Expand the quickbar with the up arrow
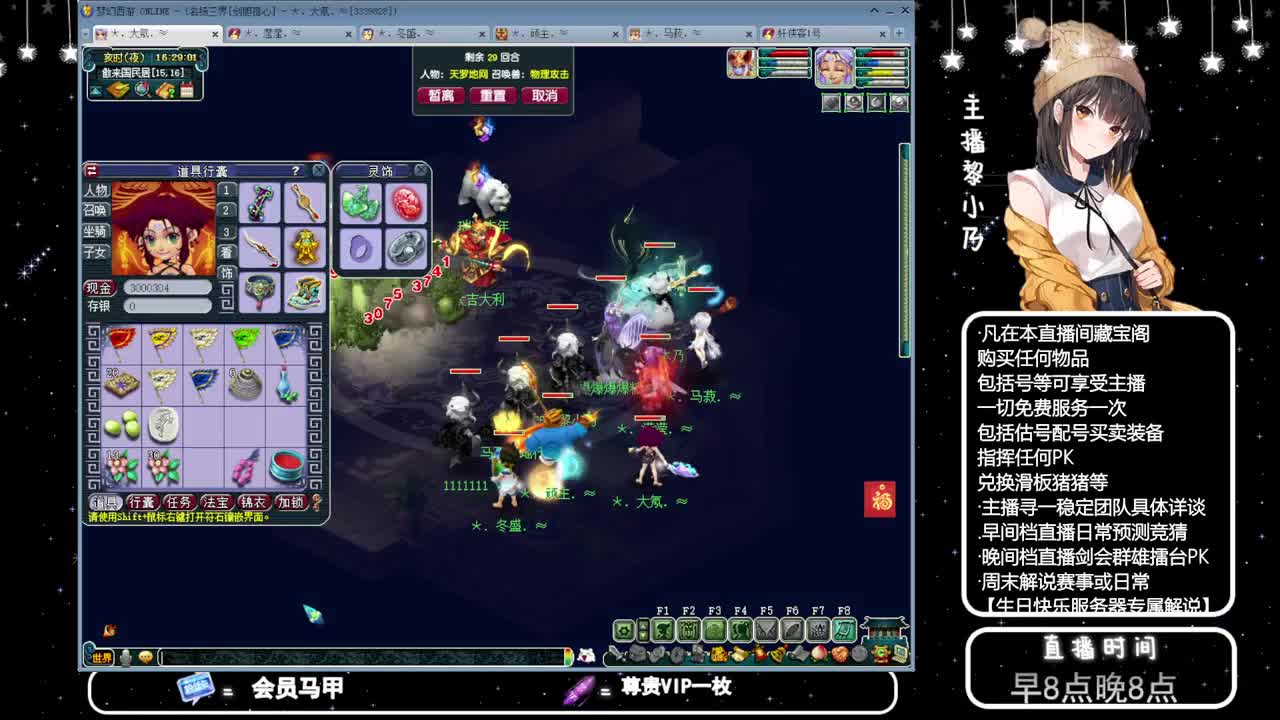 (x=643, y=626)
